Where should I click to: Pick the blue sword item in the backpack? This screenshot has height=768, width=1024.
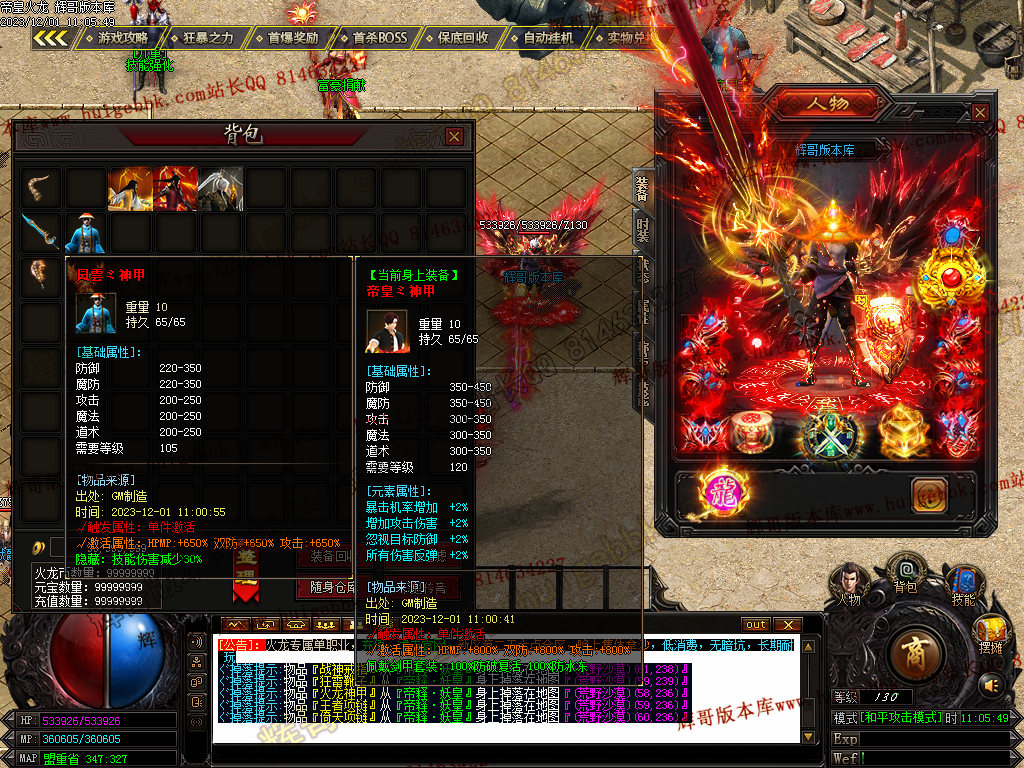pos(41,233)
